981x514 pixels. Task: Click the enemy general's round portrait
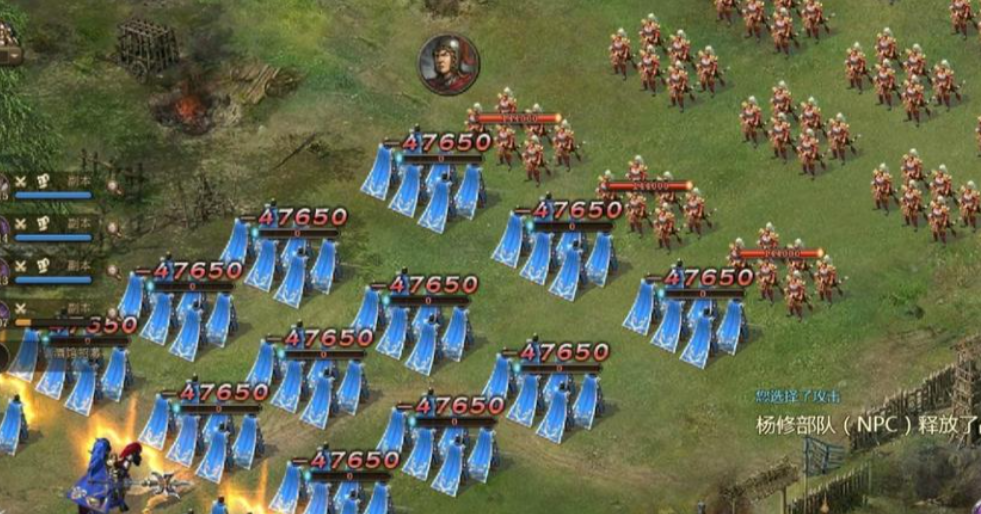(x=448, y=64)
